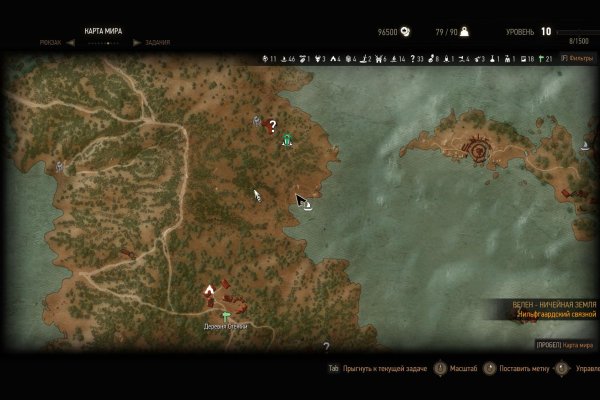The height and width of the screenshot is (400, 600).
Task: Select the grey question mark at the bottom
Action: [326, 346]
